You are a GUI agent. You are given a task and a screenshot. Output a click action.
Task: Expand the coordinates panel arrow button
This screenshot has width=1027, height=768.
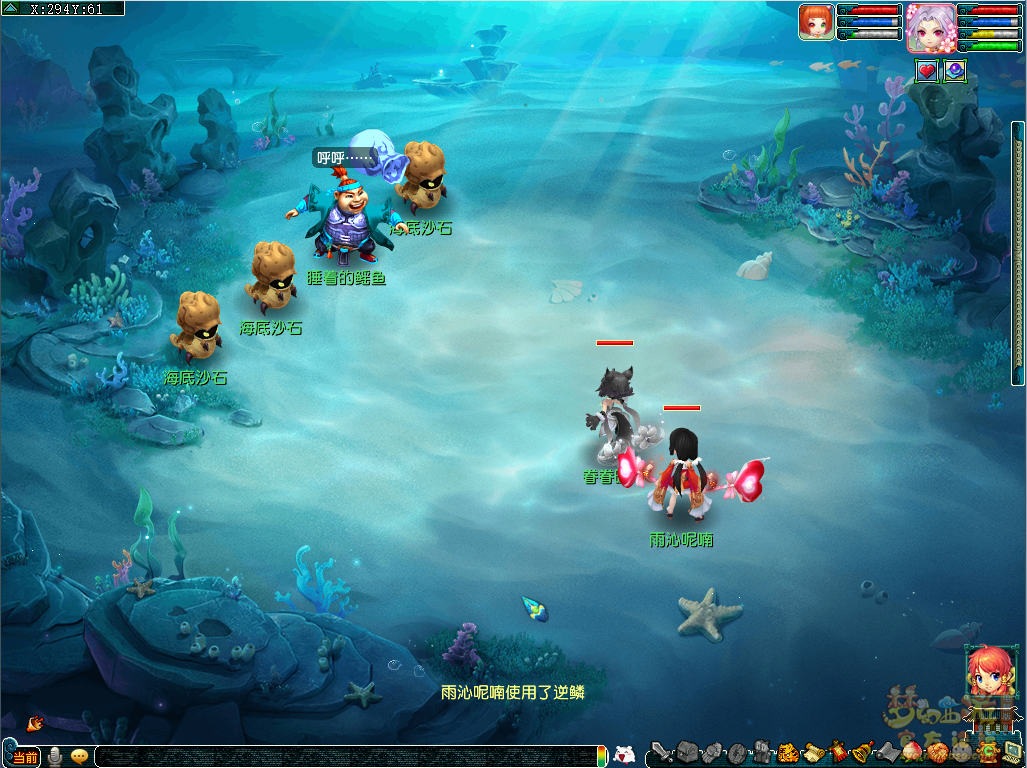click(x=11, y=8)
